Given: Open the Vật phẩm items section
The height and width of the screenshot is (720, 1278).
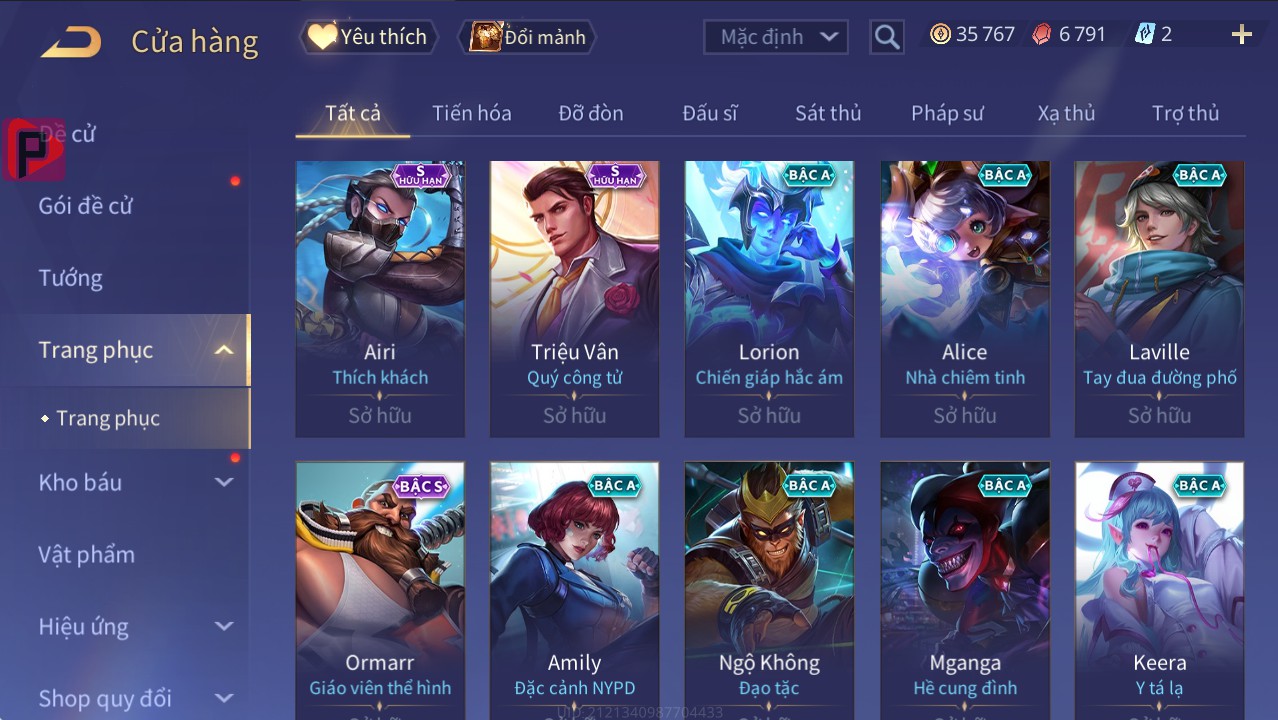Looking at the screenshot, I should point(86,554).
